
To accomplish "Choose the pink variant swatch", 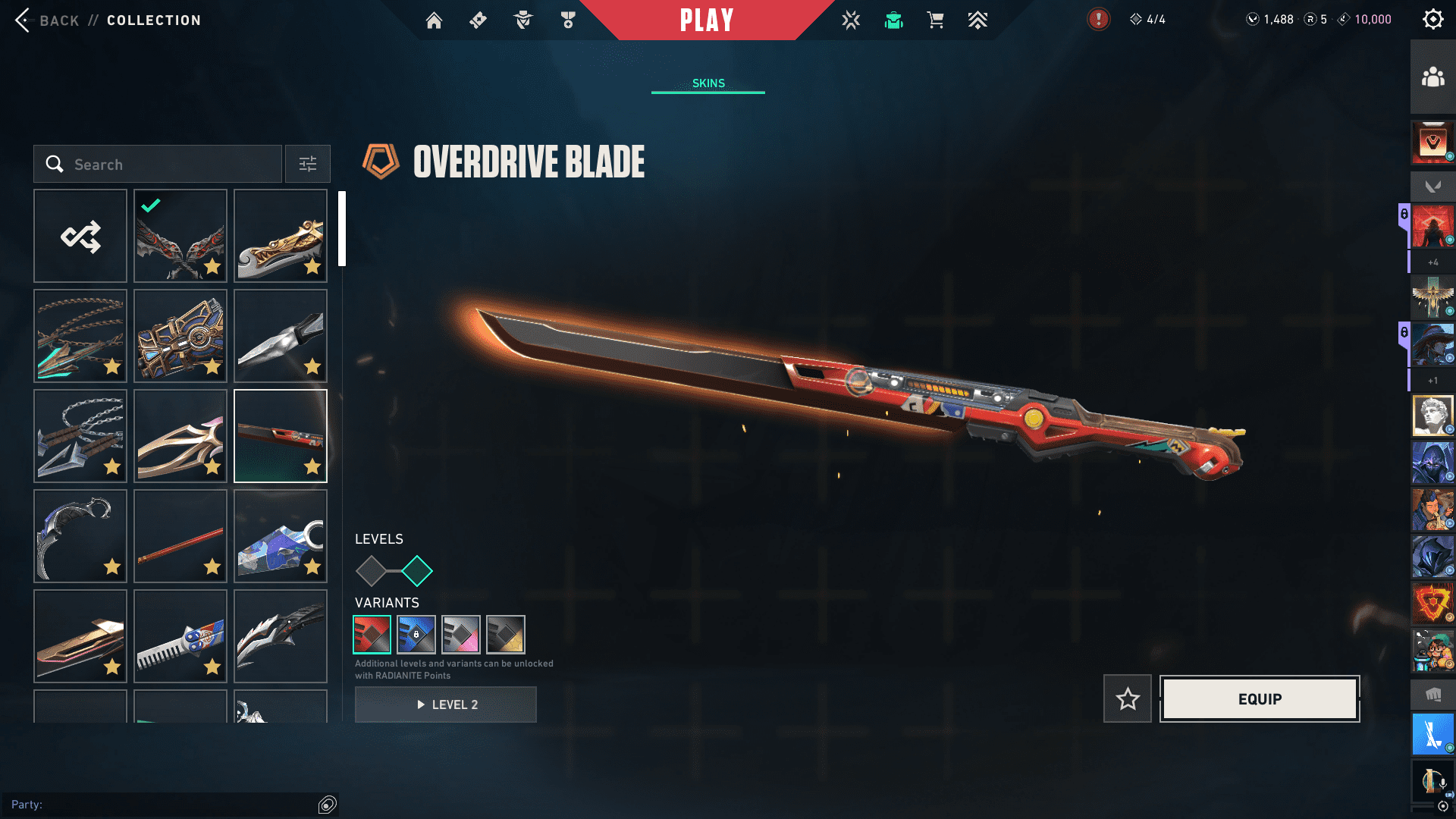I will 461,635.
